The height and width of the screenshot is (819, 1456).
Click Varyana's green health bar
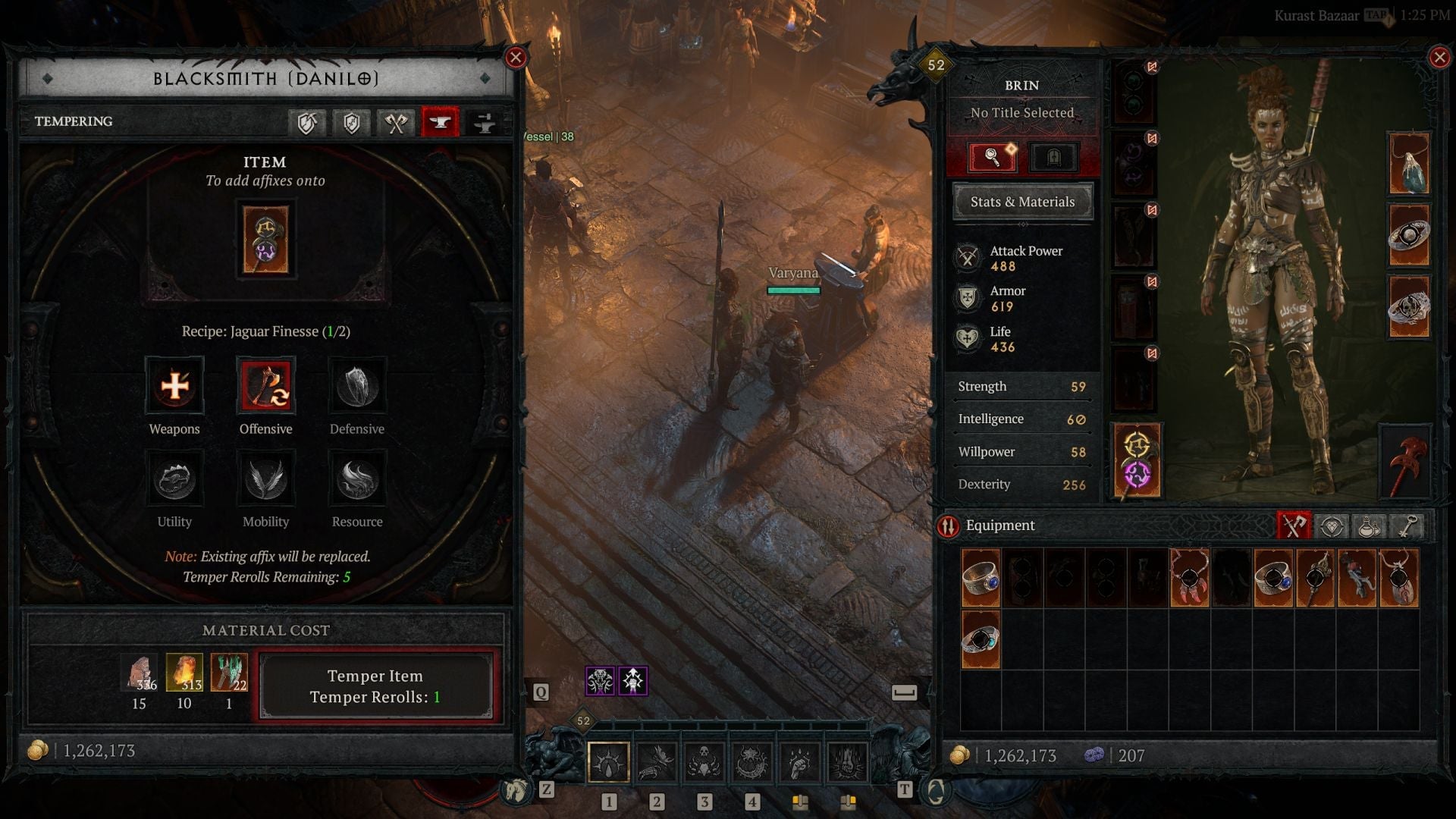(795, 290)
